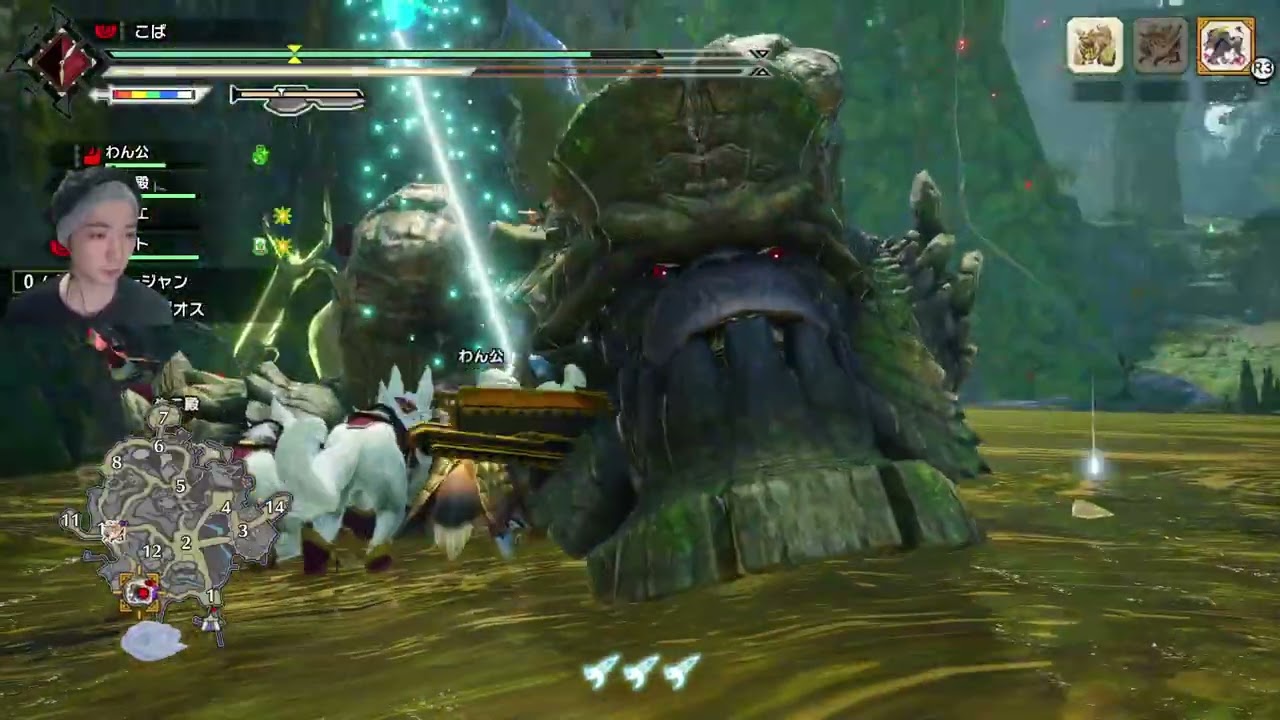Click the area 7 label on the minimap

tap(163, 418)
